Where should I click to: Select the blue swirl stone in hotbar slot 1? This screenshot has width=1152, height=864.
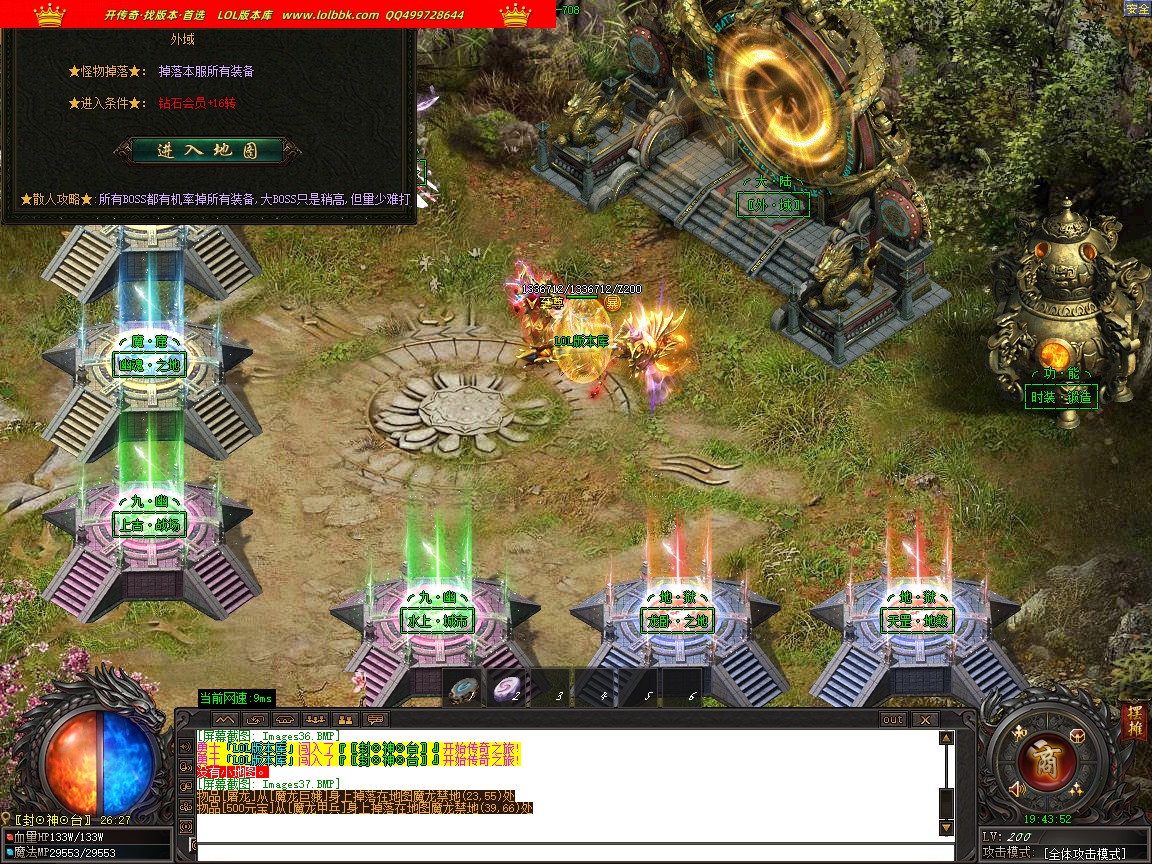(464, 689)
